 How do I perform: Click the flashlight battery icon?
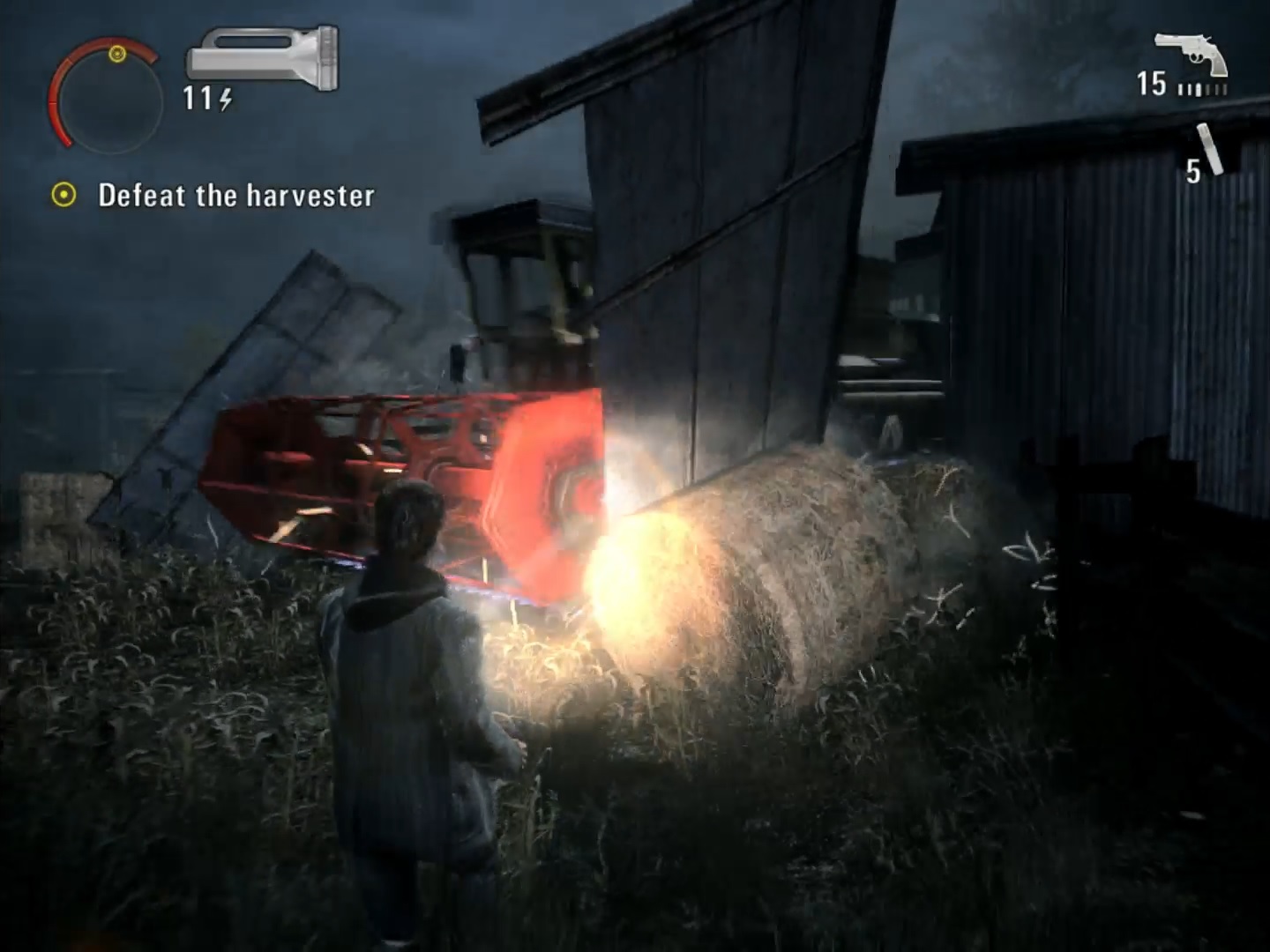click(x=262, y=58)
